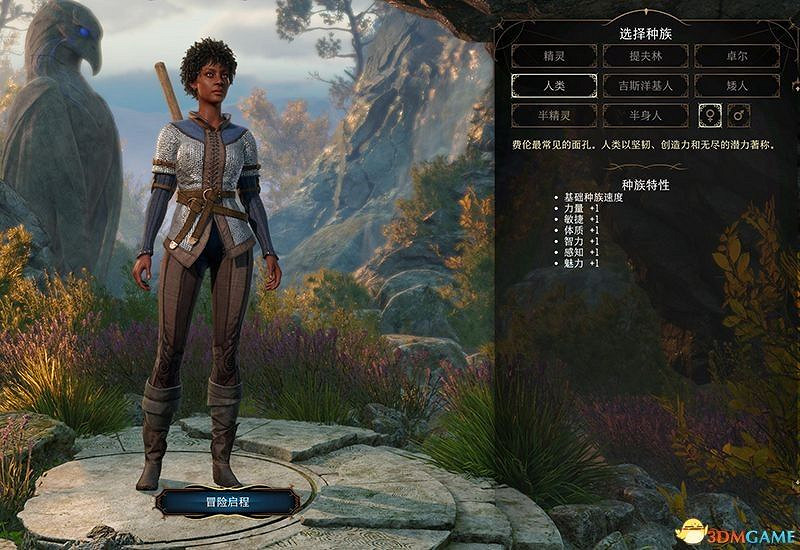Select the 人类 (Human) race button
This screenshot has width=800, height=550.
point(554,86)
